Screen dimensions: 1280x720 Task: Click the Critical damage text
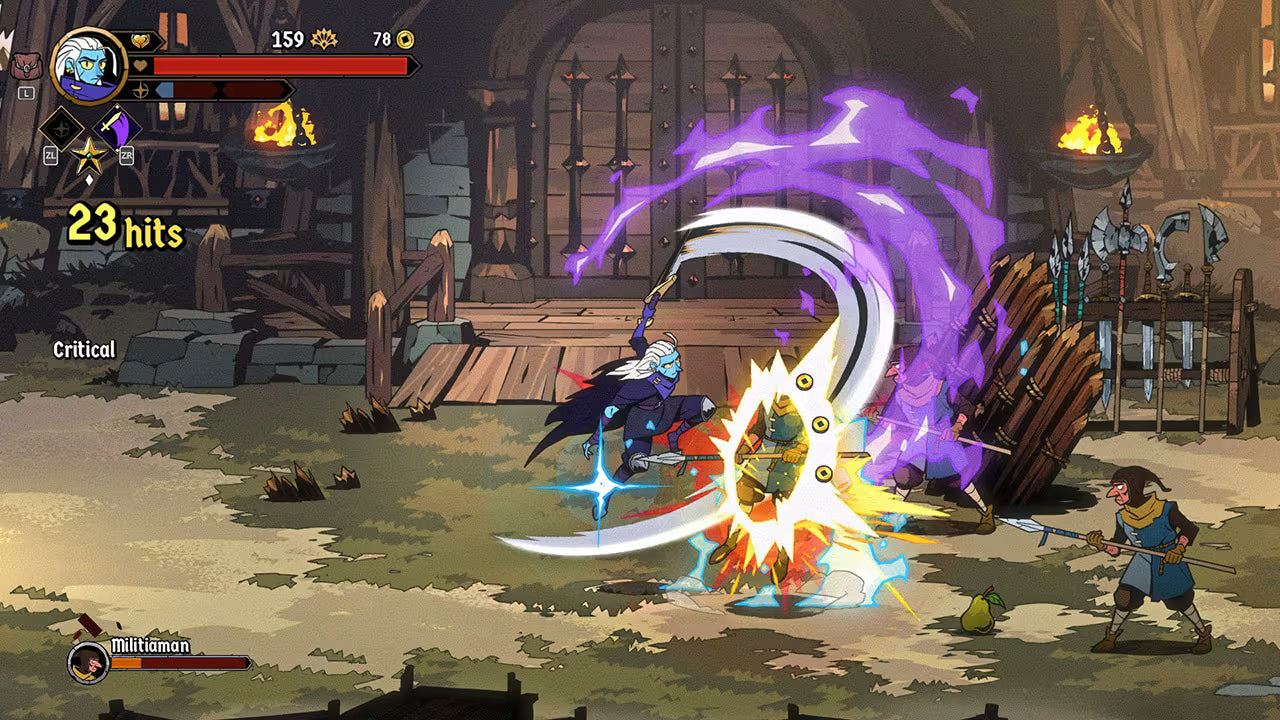84,351
